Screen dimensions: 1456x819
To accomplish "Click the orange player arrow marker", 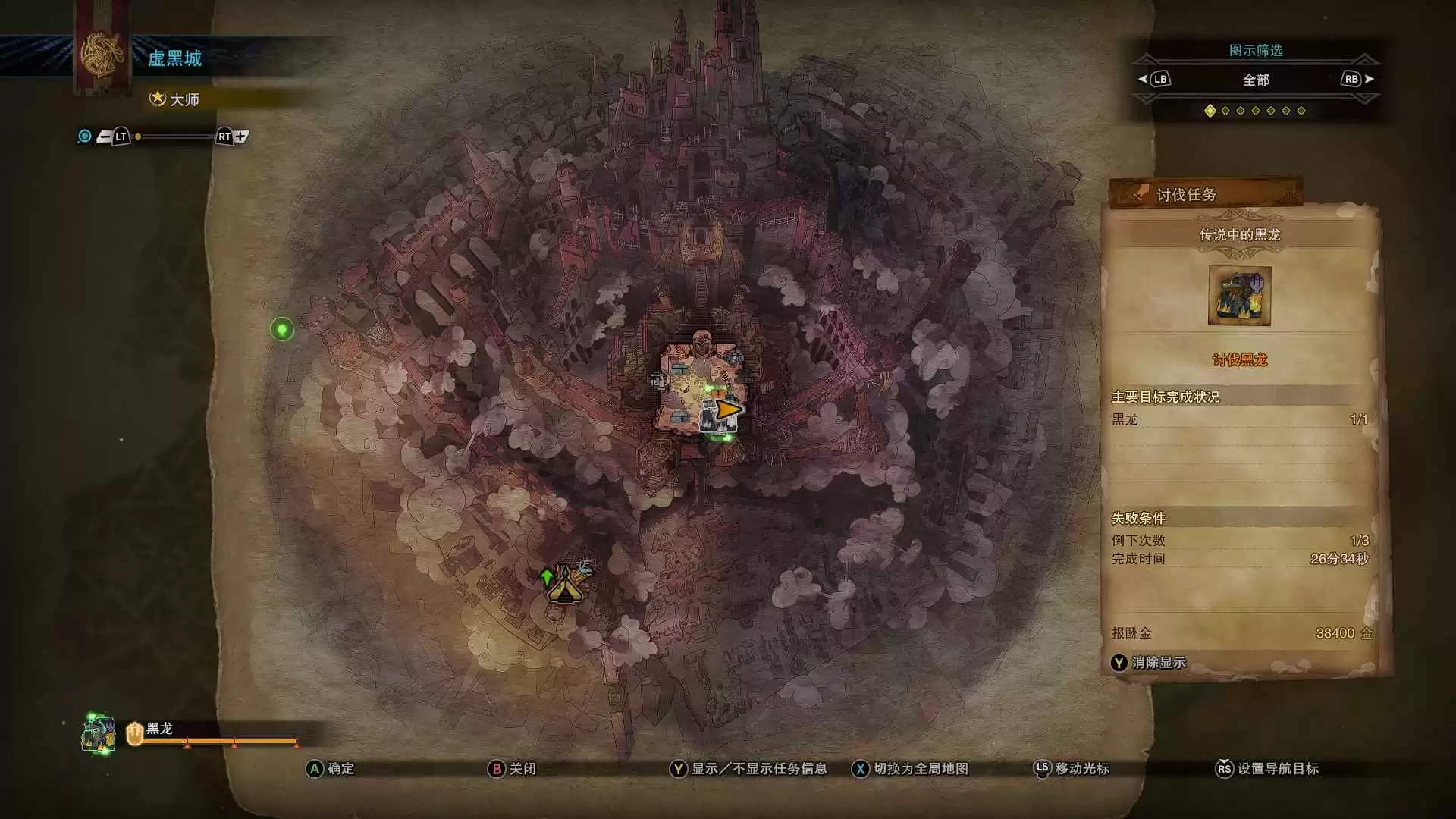I will pyautogui.click(x=728, y=410).
